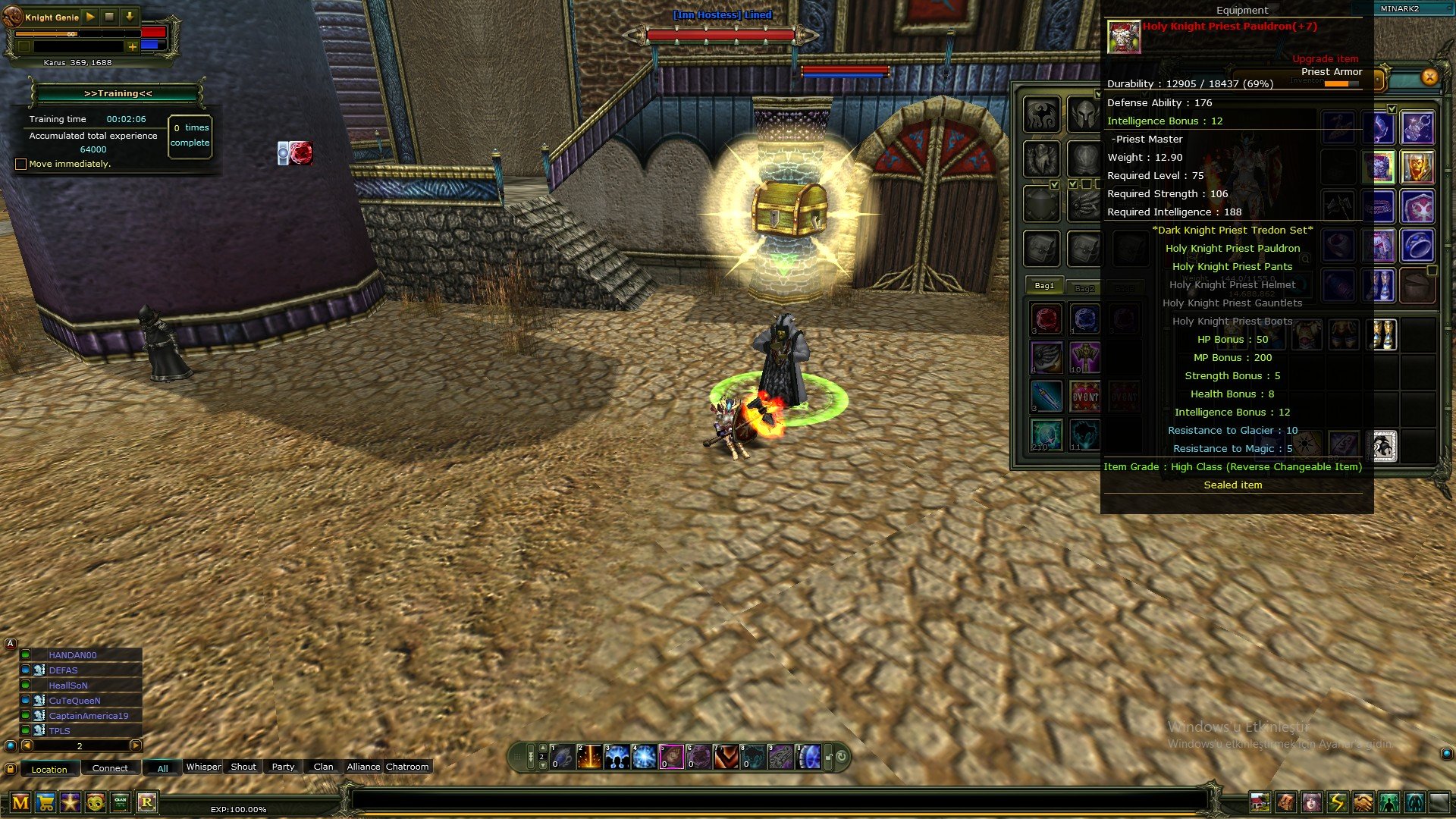Show the Chatroom tab
The height and width of the screenshot is (819, 1456).
pos(407,767)
